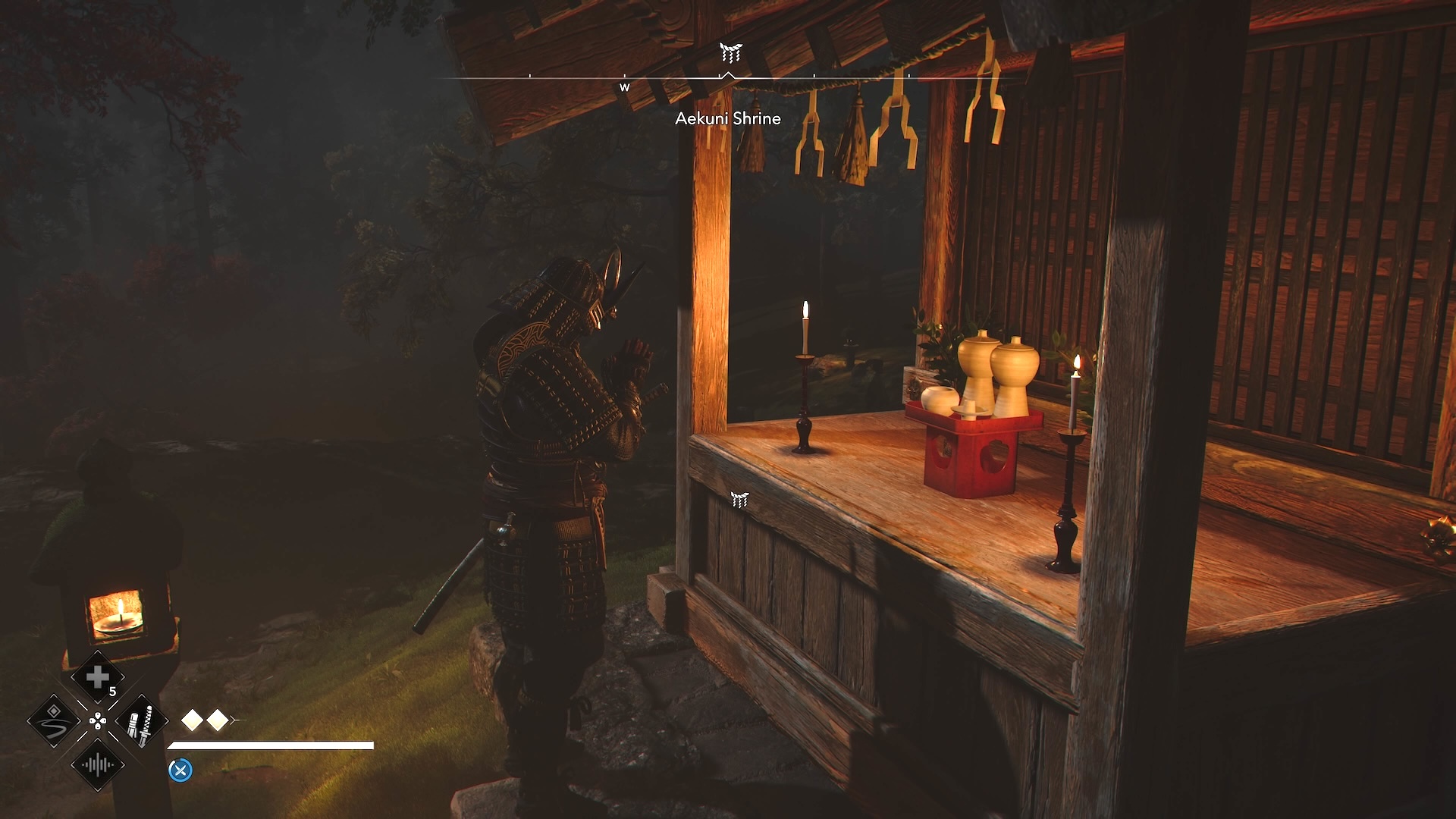Click the crossed swords status icon
Screen dimensions: 1456x819
180,770
